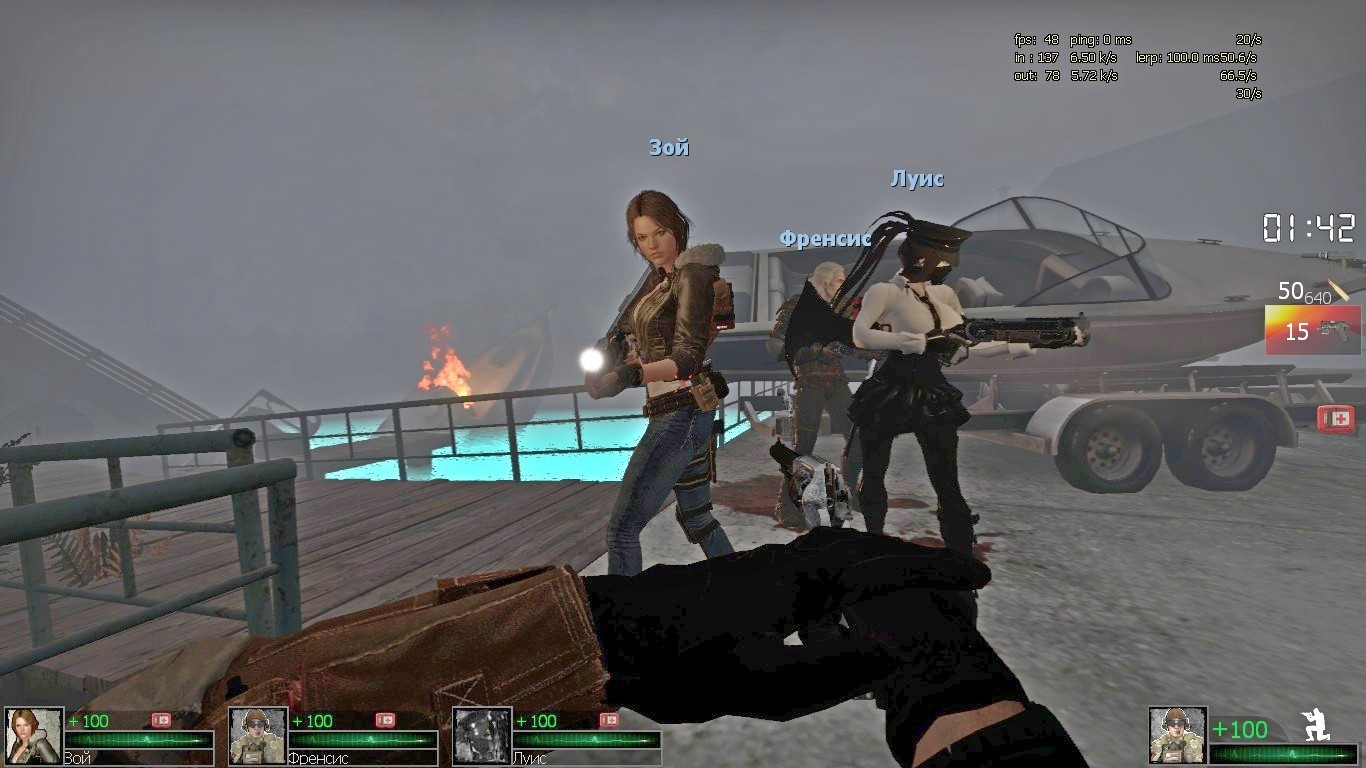This screenshot has width=1366, height=768.
Task: Choose Луис's masked portrait
Action: point(482,735)
